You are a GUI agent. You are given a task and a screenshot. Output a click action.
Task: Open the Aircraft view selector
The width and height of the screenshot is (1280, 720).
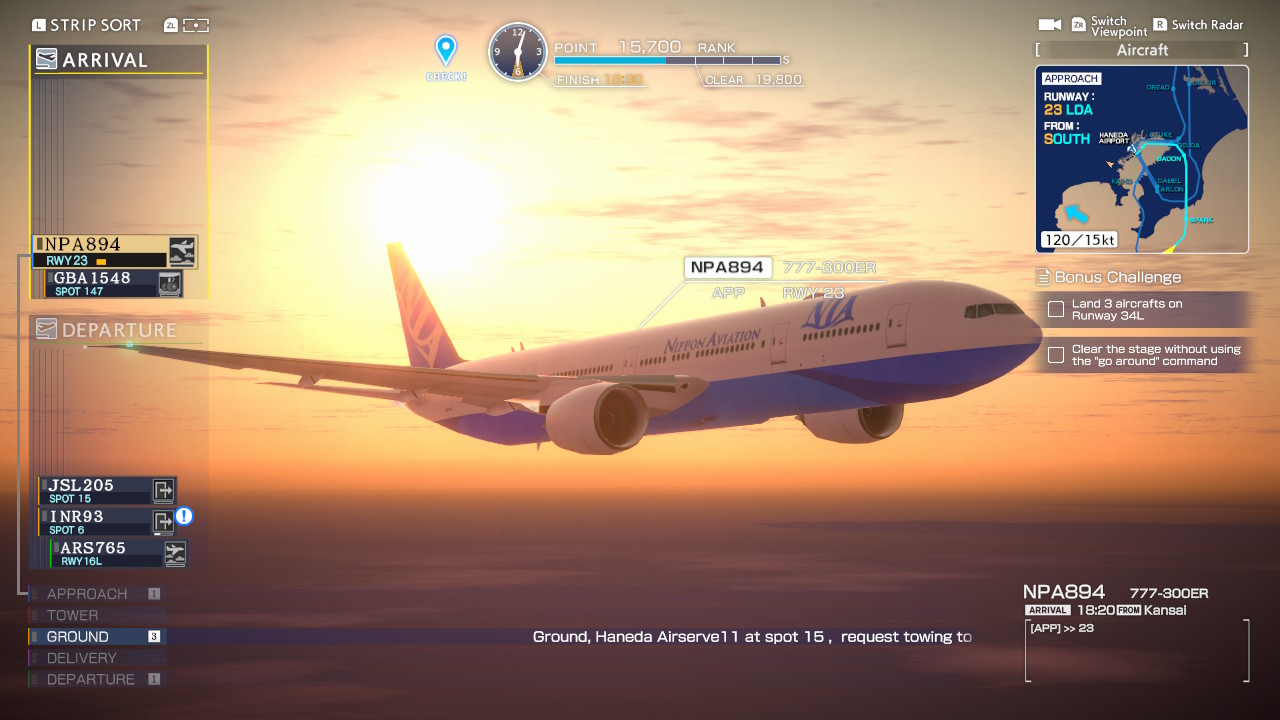(x=1141, y=49)
